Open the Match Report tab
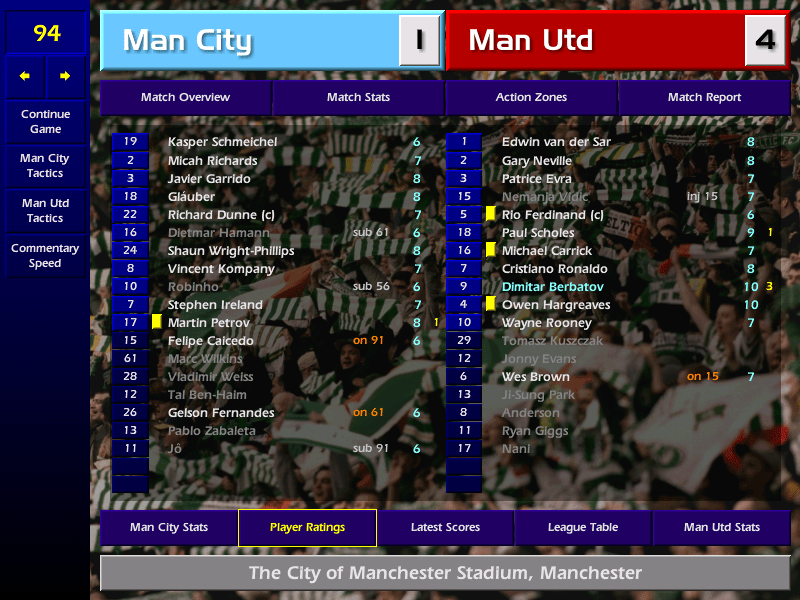 [x=704, y=97]
